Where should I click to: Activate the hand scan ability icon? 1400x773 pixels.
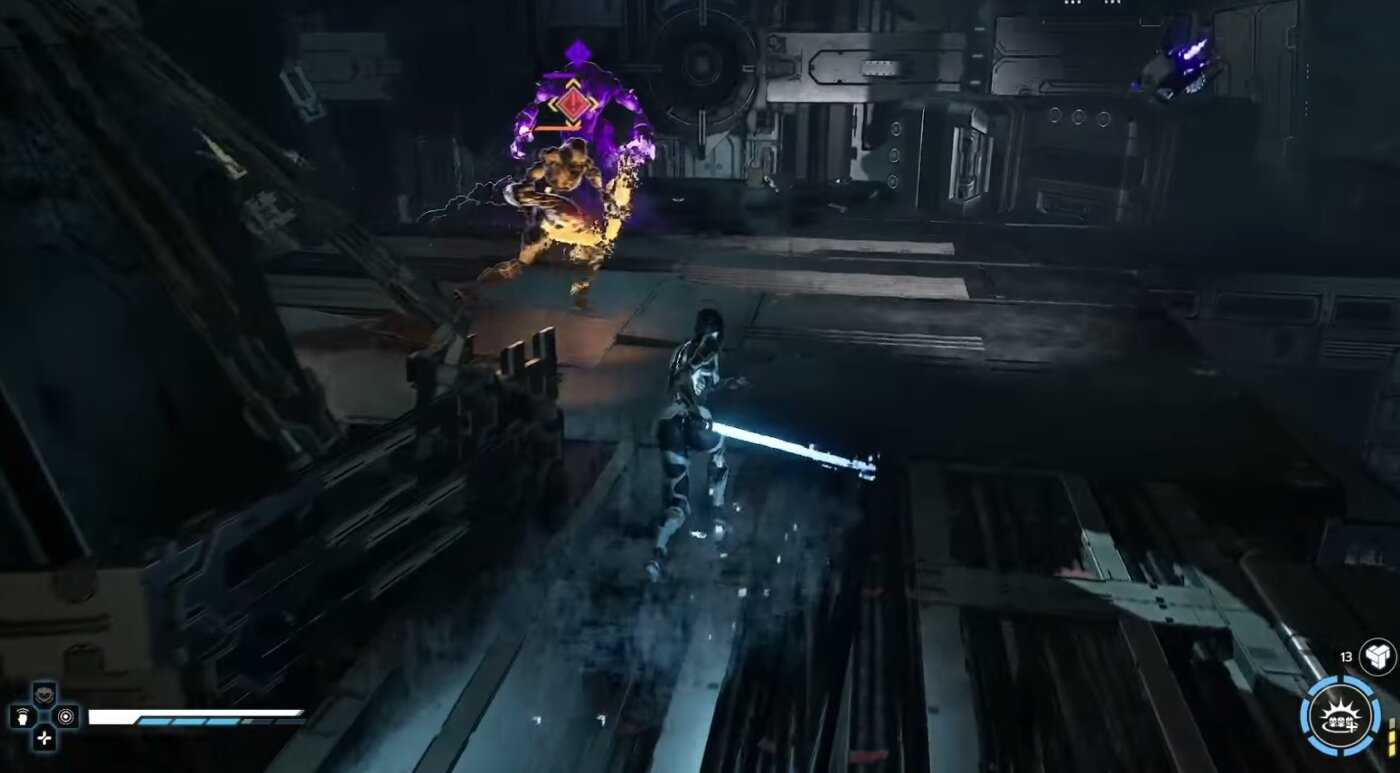(x=21, y=716)
